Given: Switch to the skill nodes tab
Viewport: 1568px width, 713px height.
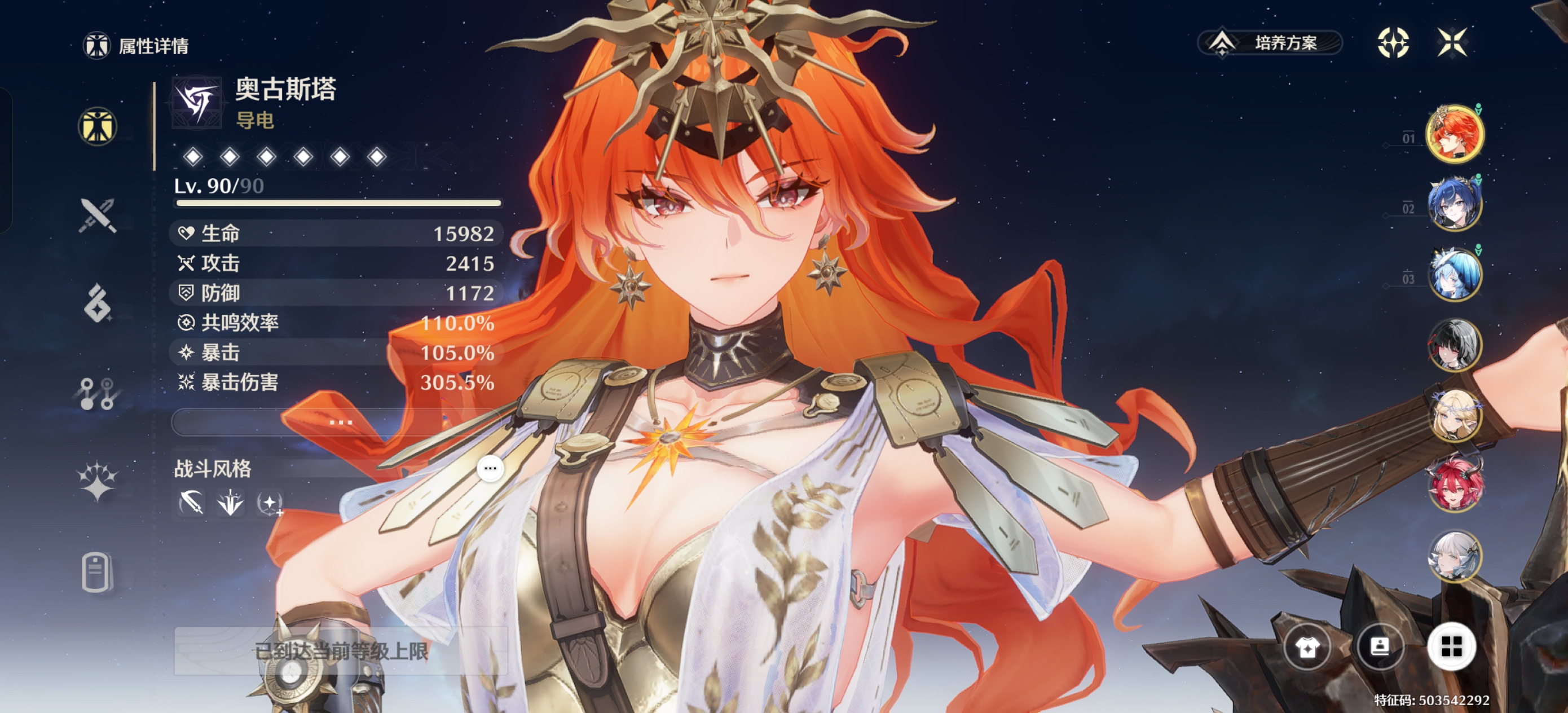Looking at the screenshot, I should point(98,393).
